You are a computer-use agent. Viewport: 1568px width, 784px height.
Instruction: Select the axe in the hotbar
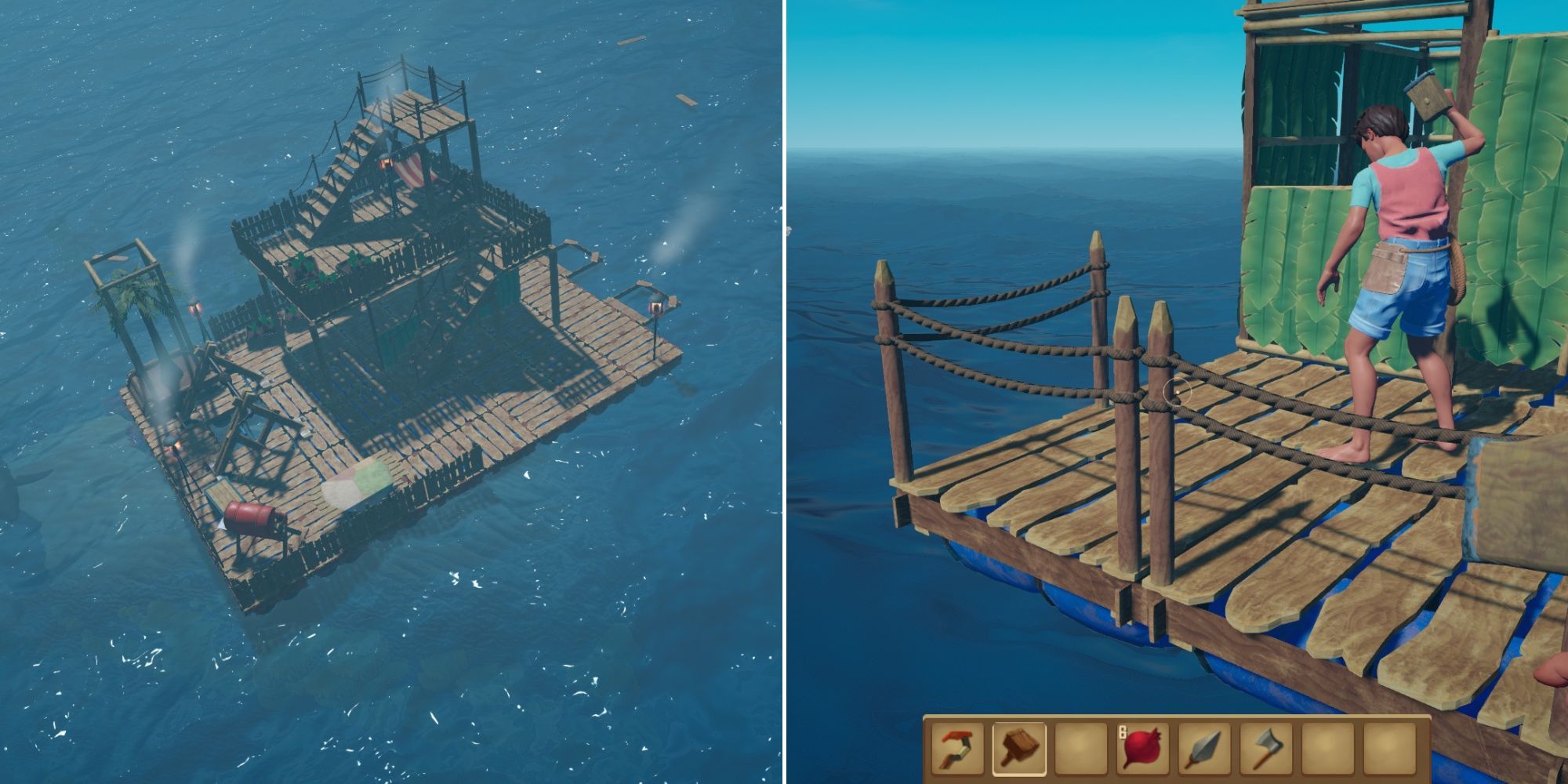tap(1266, 751)
